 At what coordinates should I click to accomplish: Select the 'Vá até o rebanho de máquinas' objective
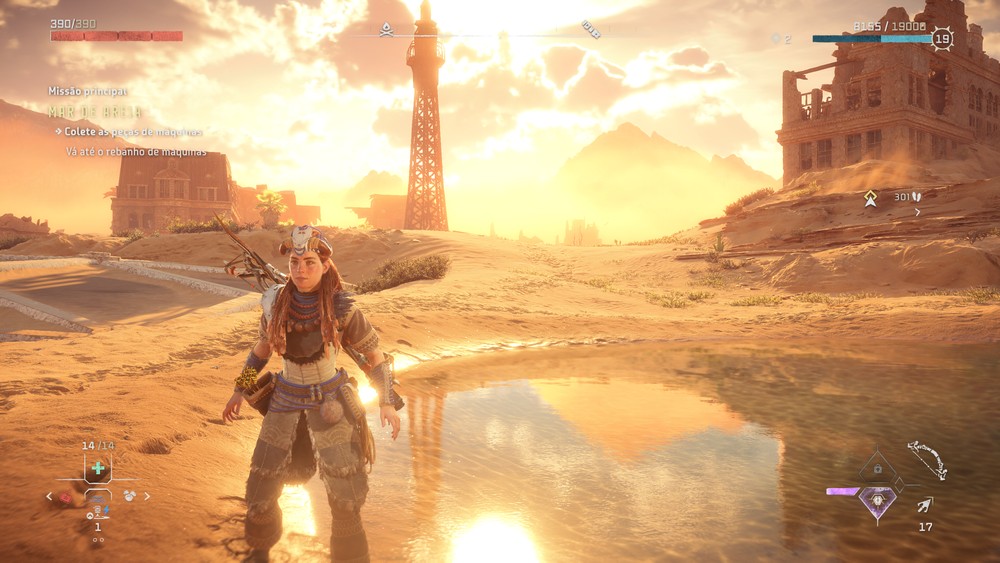(136, 152)
